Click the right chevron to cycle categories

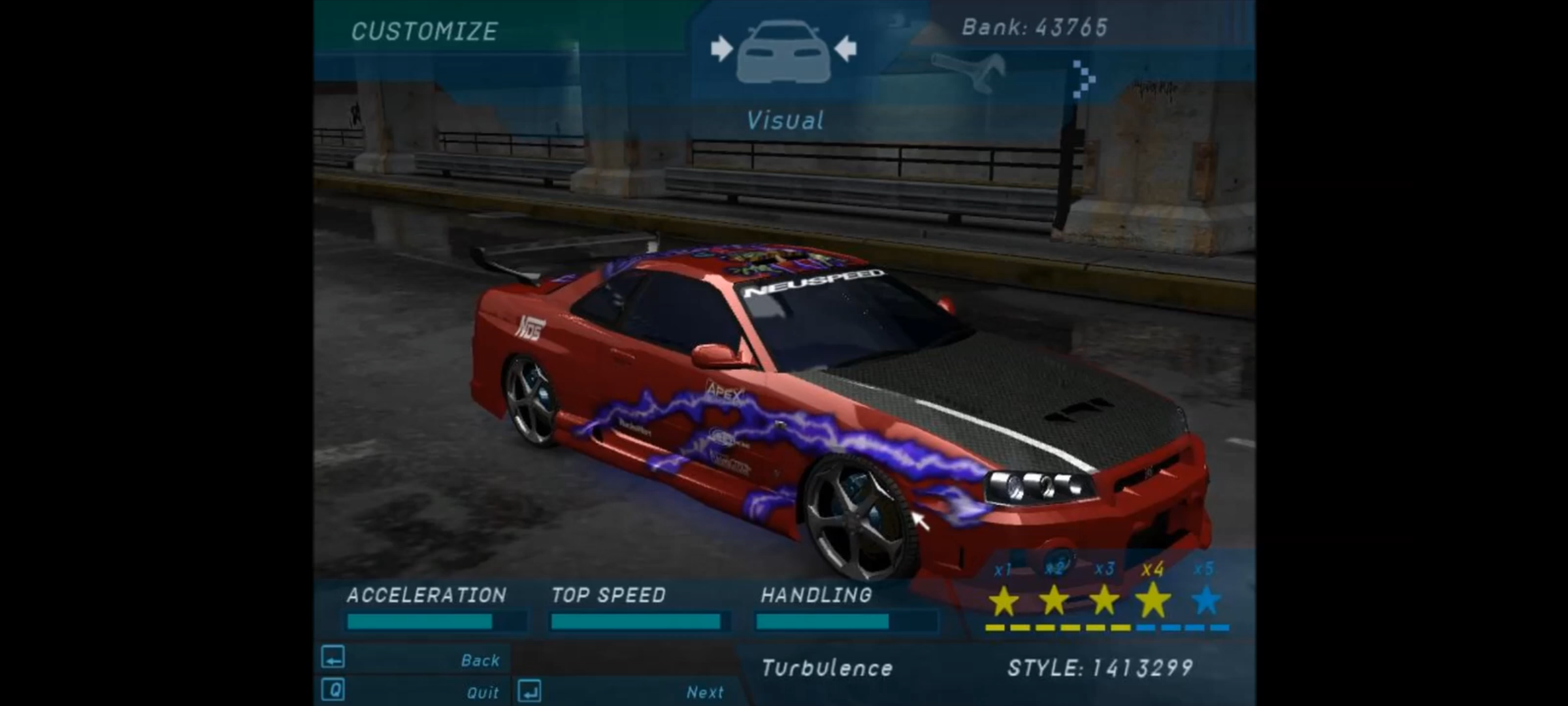pyautogui.click(x=1083, y=80)
